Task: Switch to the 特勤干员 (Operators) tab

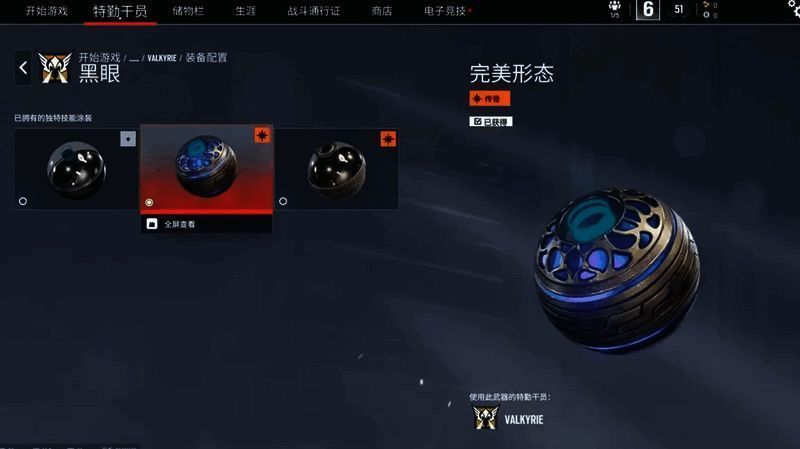Action: (x=119, y=11)
